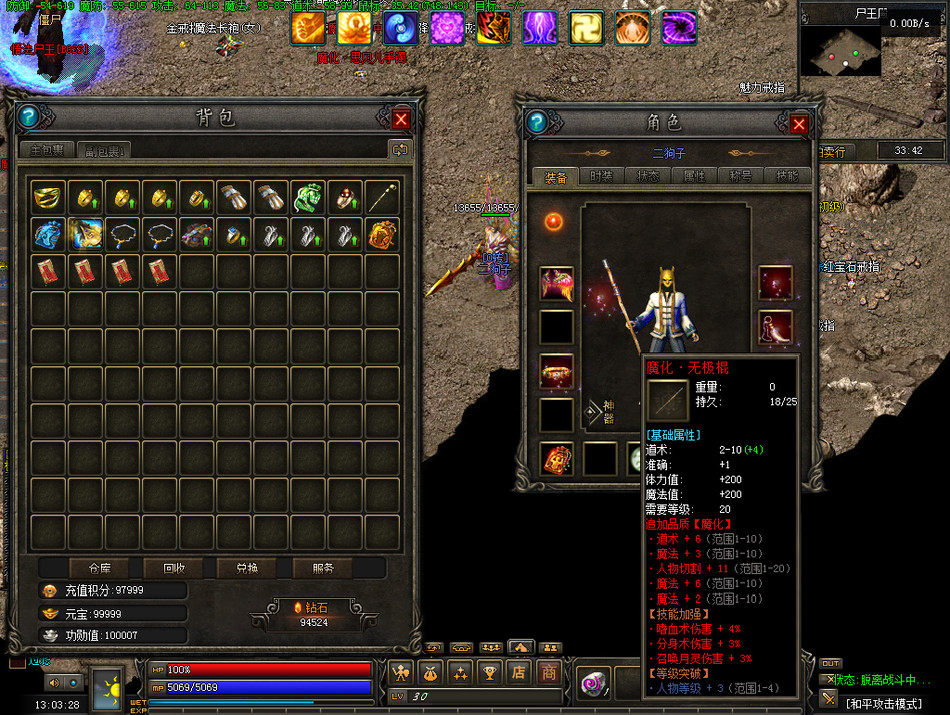
Task: Open the trophy icon on bottom bar
Action: coord(490,673)
